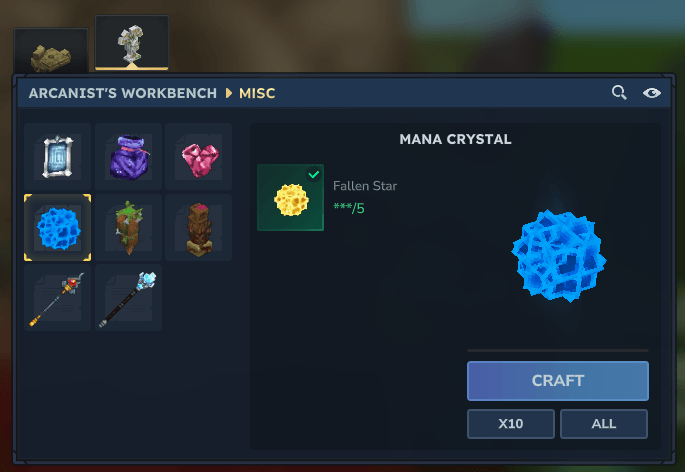Select the brown carved totem recipe
Image resolution: width=685 pixels, height=472 pixels.
coord(198,227)
